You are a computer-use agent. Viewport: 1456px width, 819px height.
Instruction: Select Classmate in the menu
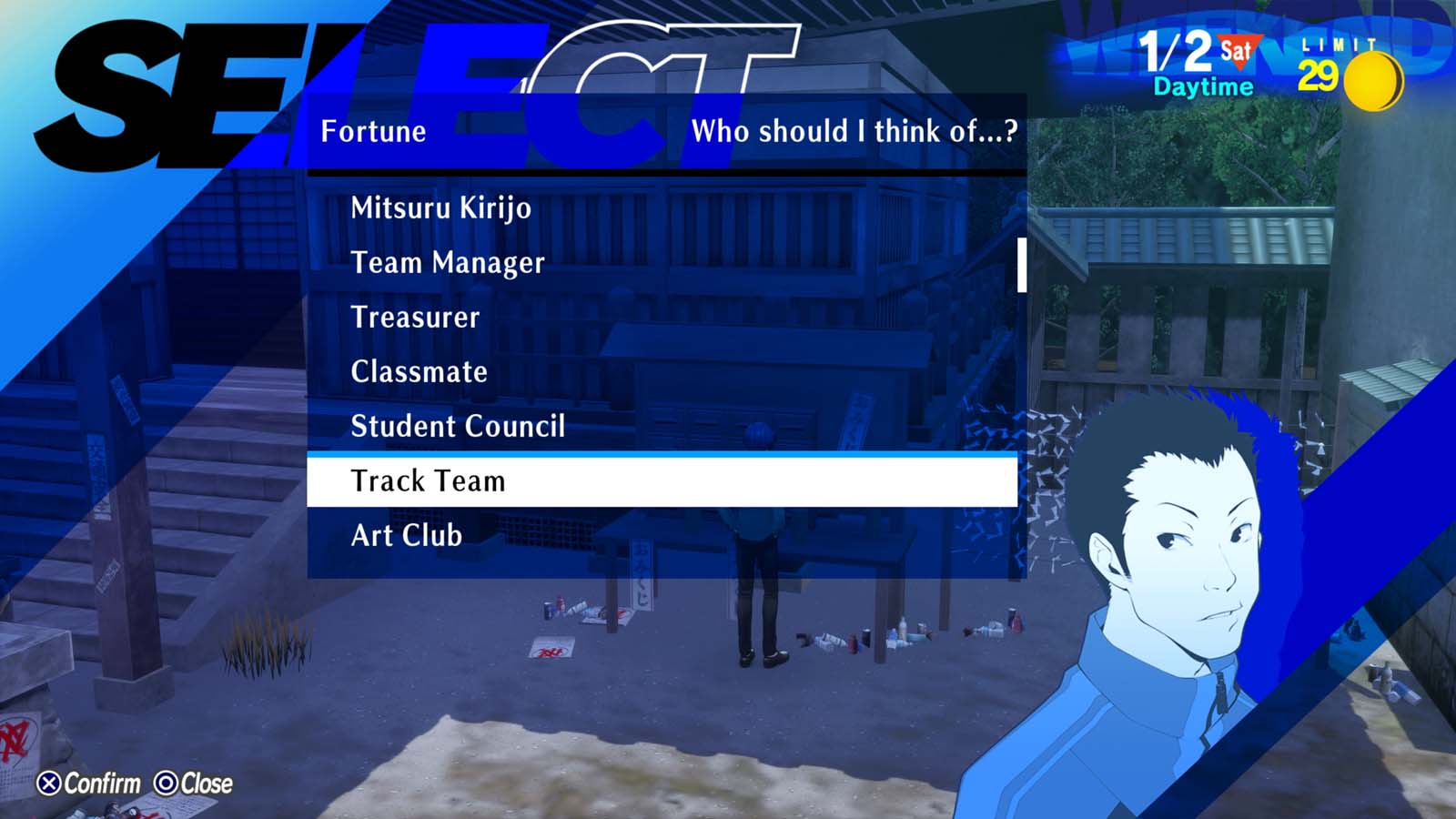(419, 371)
